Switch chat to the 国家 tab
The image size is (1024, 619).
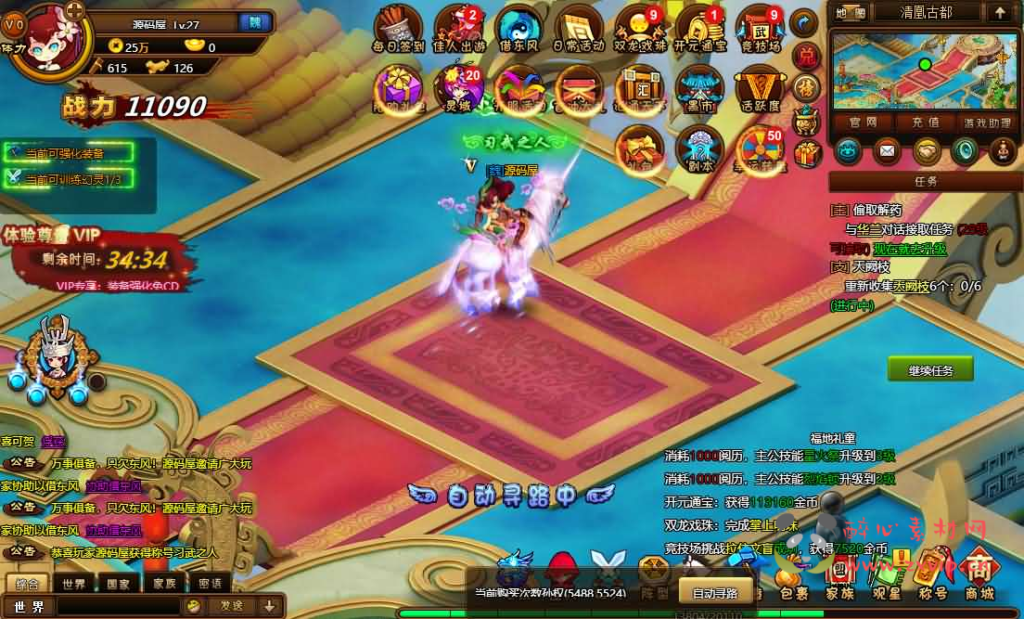pos(119,584)
